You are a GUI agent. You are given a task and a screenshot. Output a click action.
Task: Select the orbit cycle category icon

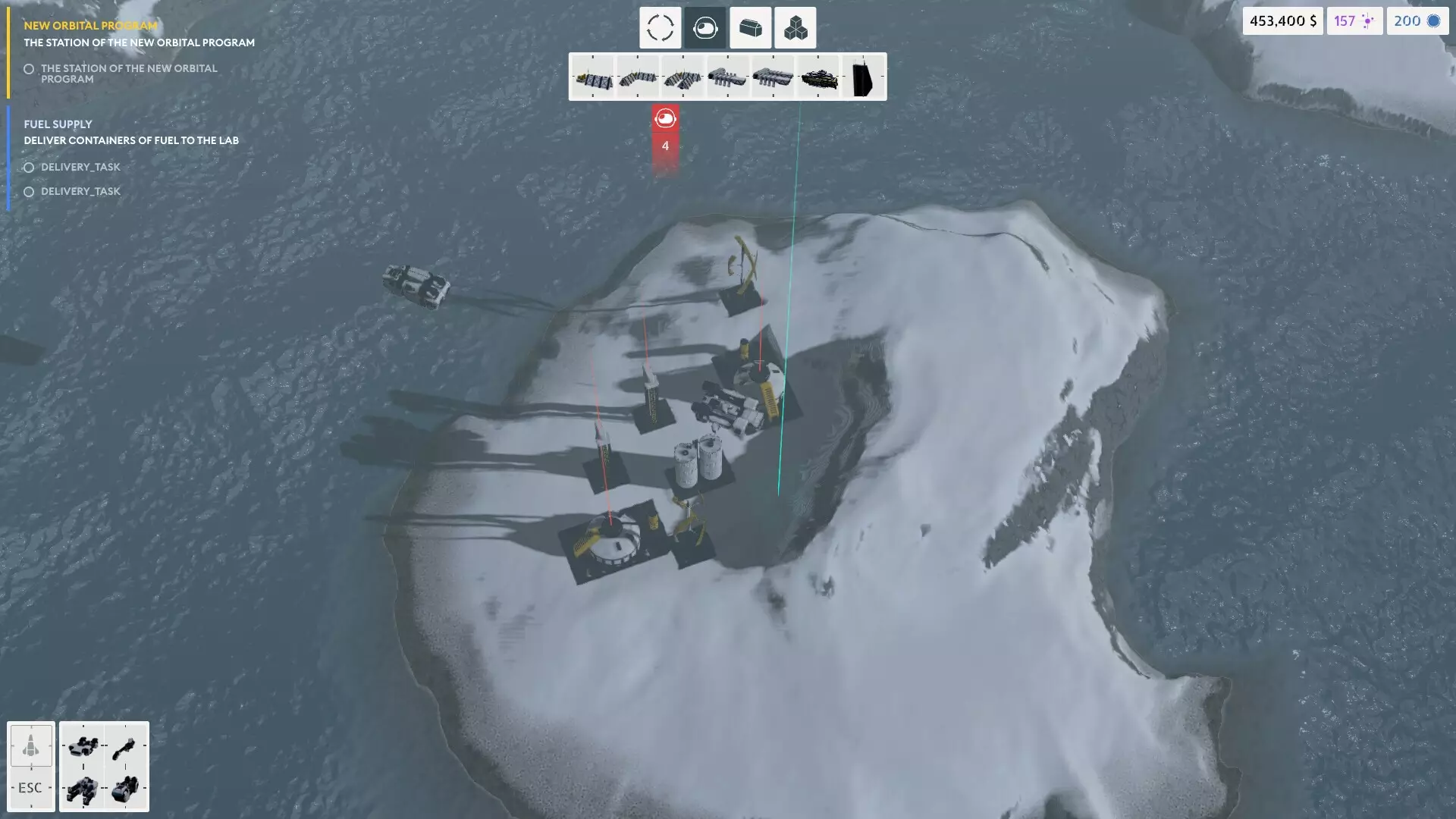(660, 27)
